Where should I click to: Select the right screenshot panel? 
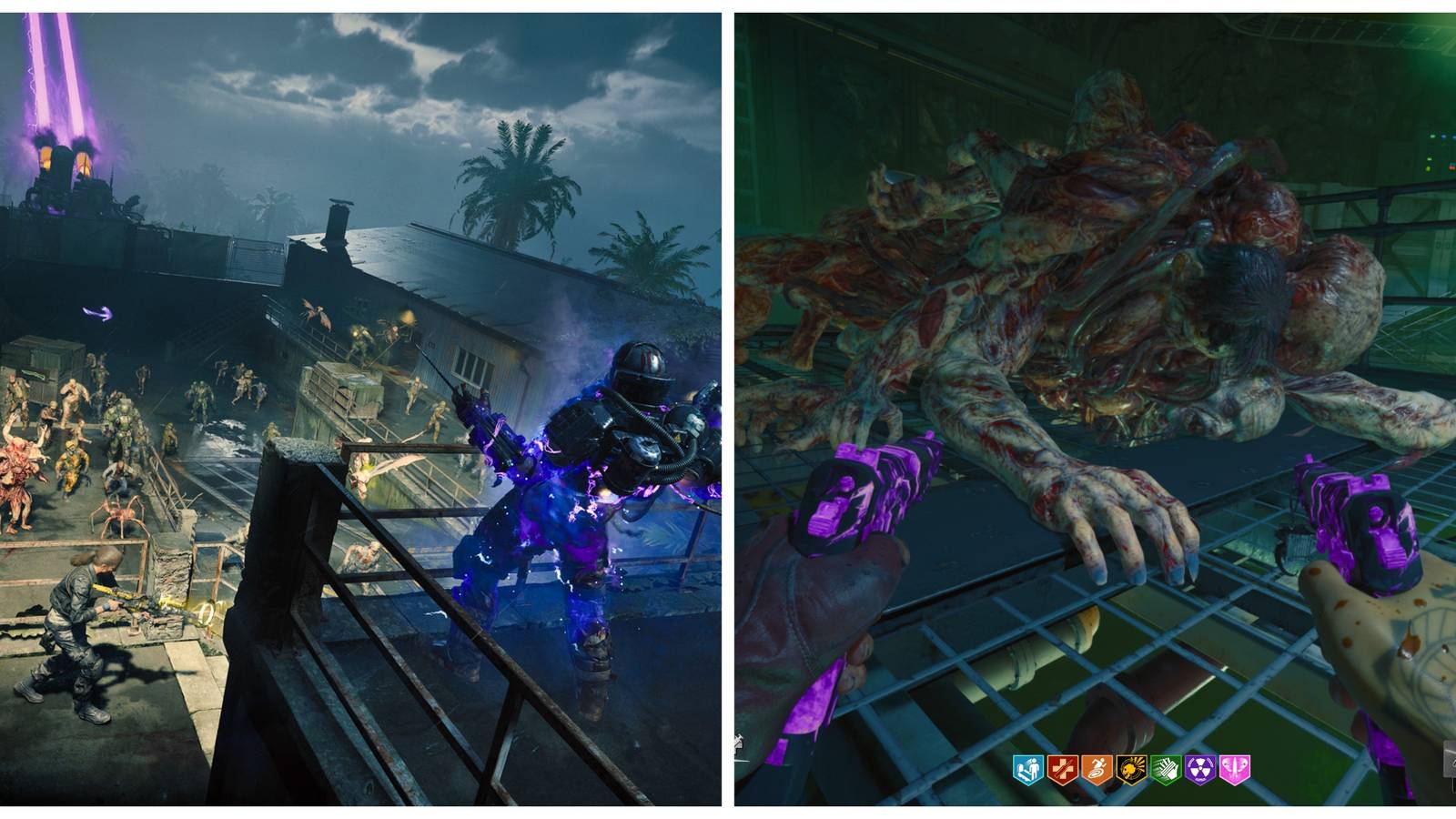(1092, 409)
